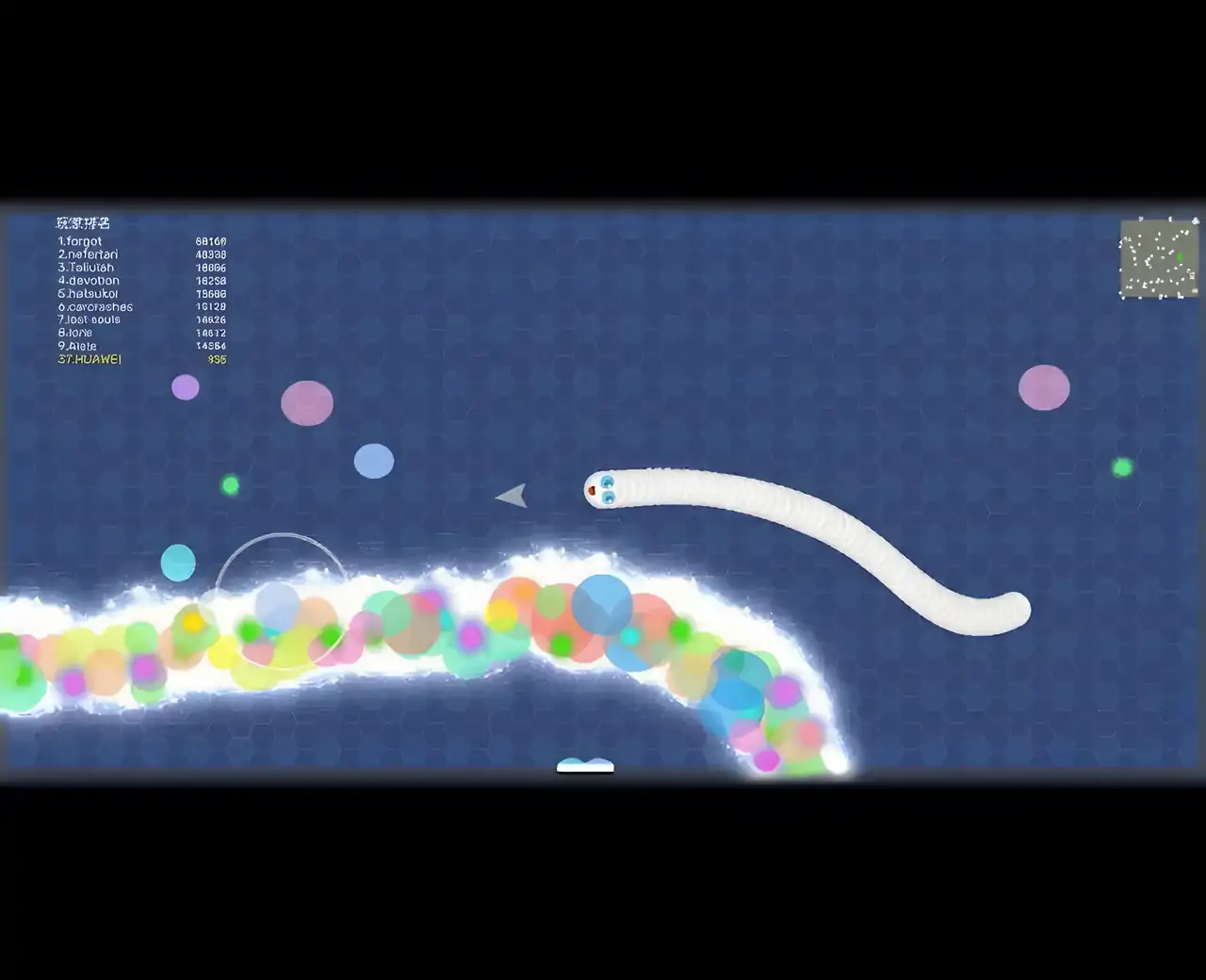Click player 'nefertari' in the rankings
This screenshot has height=980, width=1206.
(x=88, y=254)
